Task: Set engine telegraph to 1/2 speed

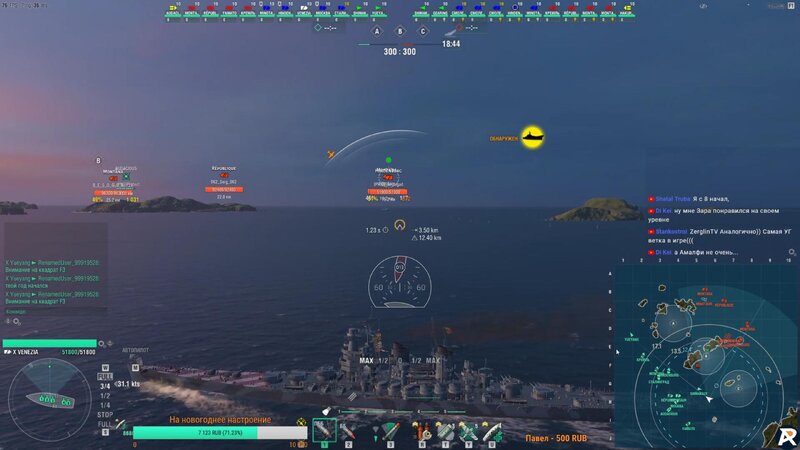Action: click(105, 396)
